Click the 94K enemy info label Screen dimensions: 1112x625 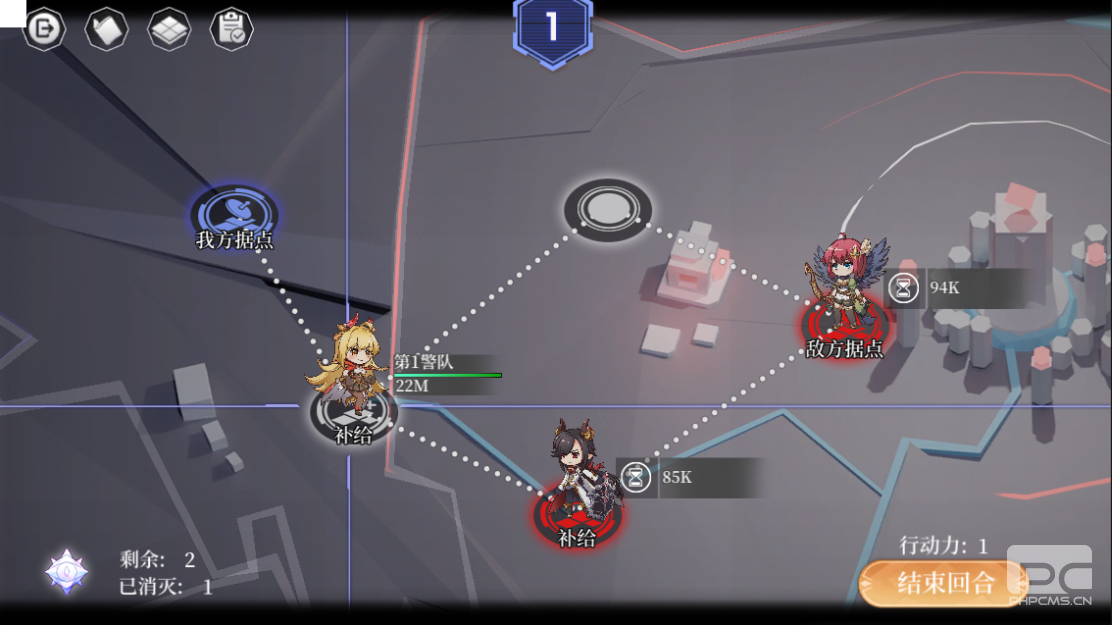[954, 288]
